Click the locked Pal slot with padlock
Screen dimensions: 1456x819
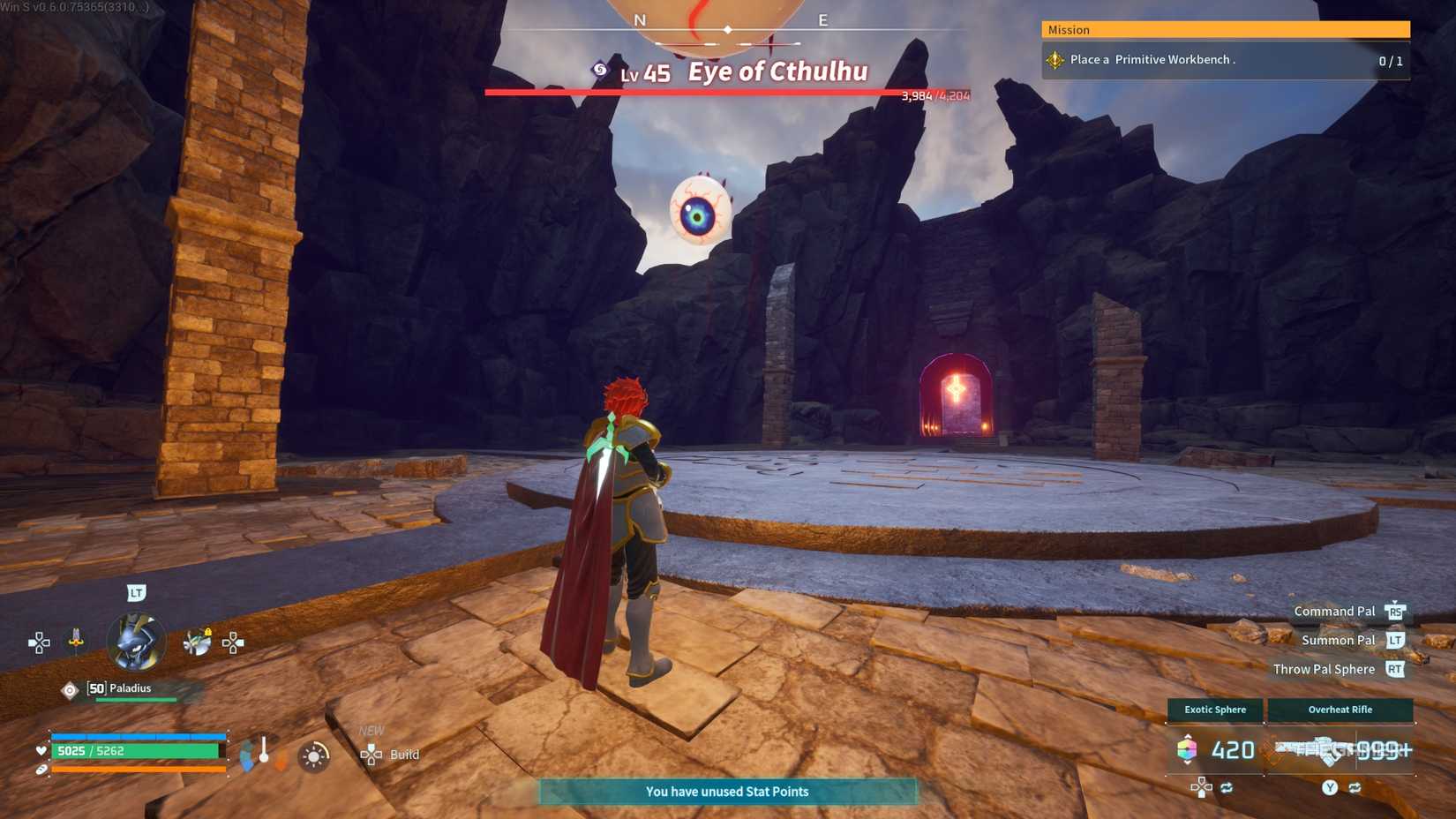(199, 642)
